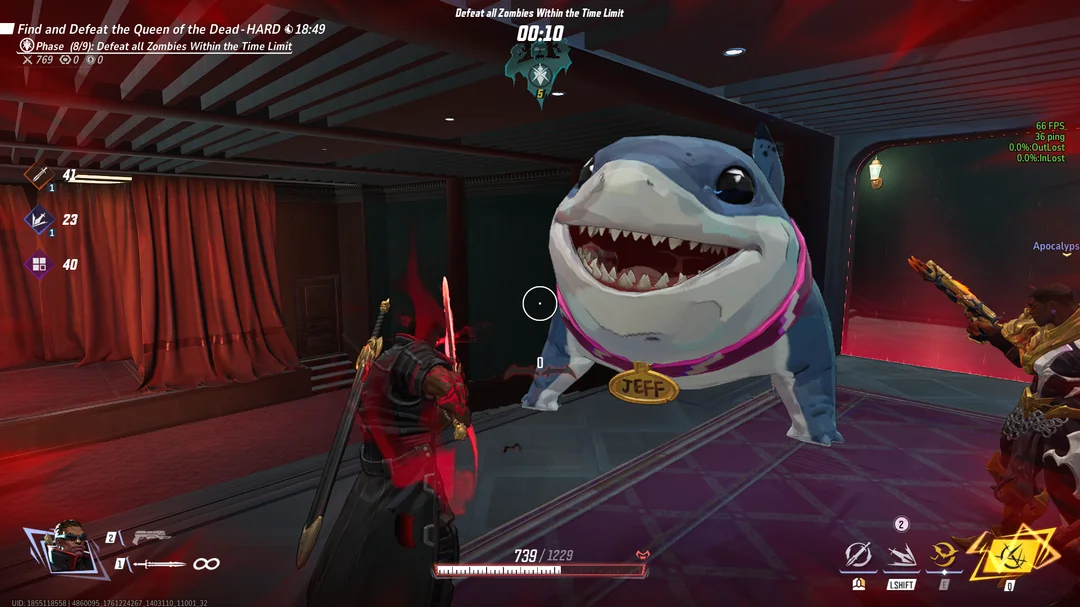The height and width of the screenshot is (607, 1080).
Task: Open the purple four-squares diamond icon
Action: click(39, 264)
